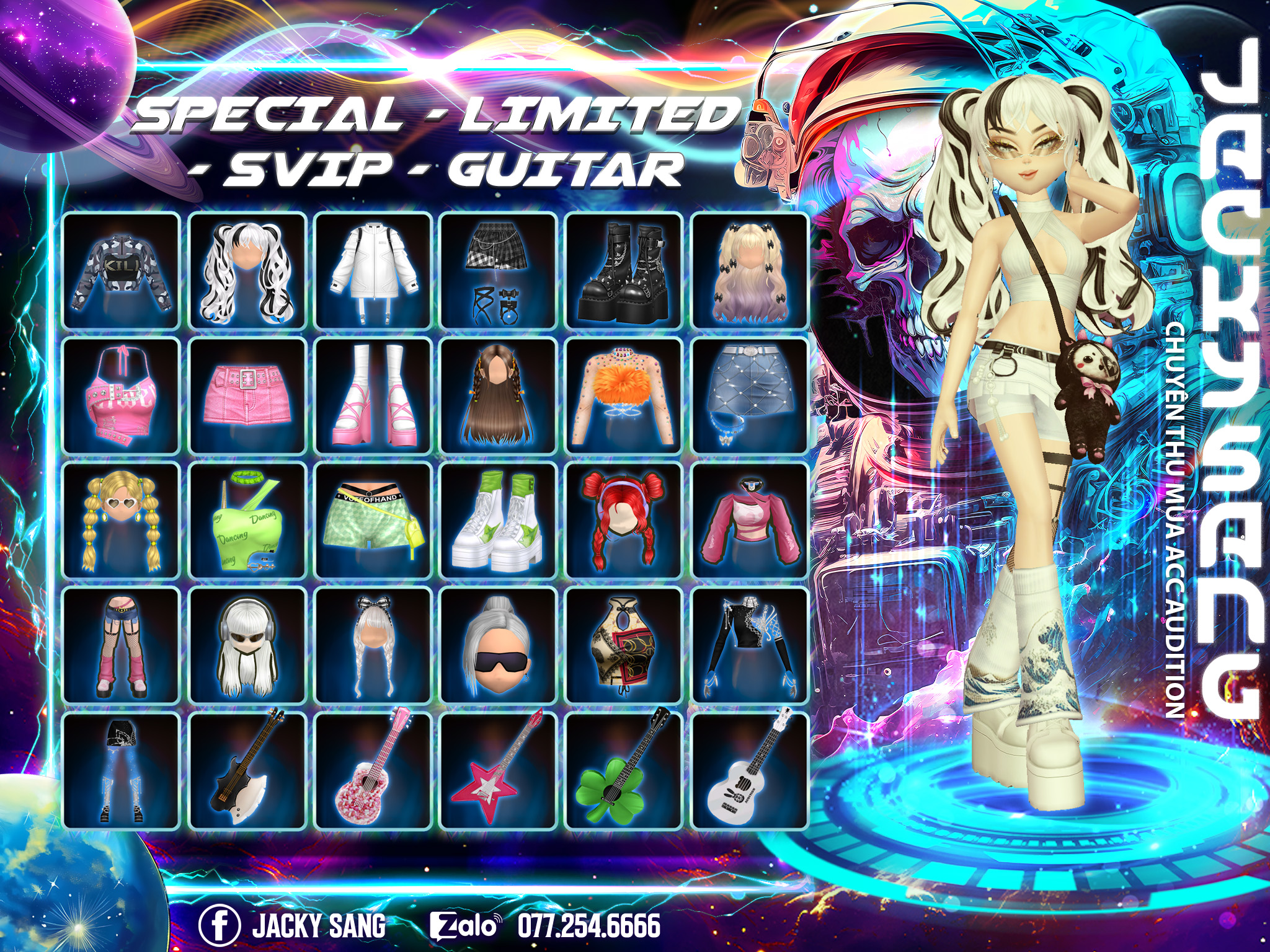Pick the pink sprinkled acoustic guitar
This screenshot has height=952, width=1270.
373,772
